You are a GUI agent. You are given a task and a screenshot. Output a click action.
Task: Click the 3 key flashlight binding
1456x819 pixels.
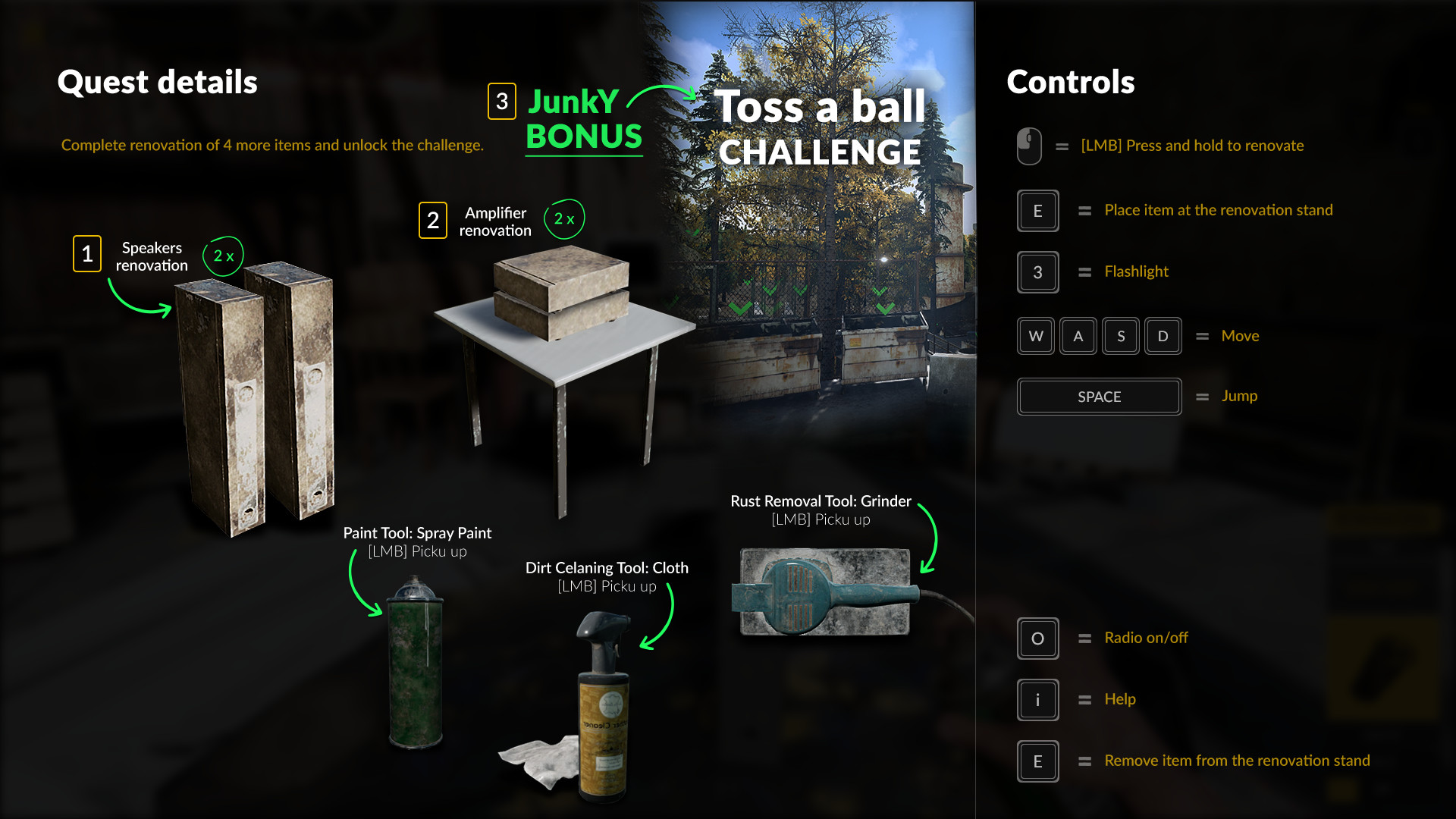(1037, 272)
